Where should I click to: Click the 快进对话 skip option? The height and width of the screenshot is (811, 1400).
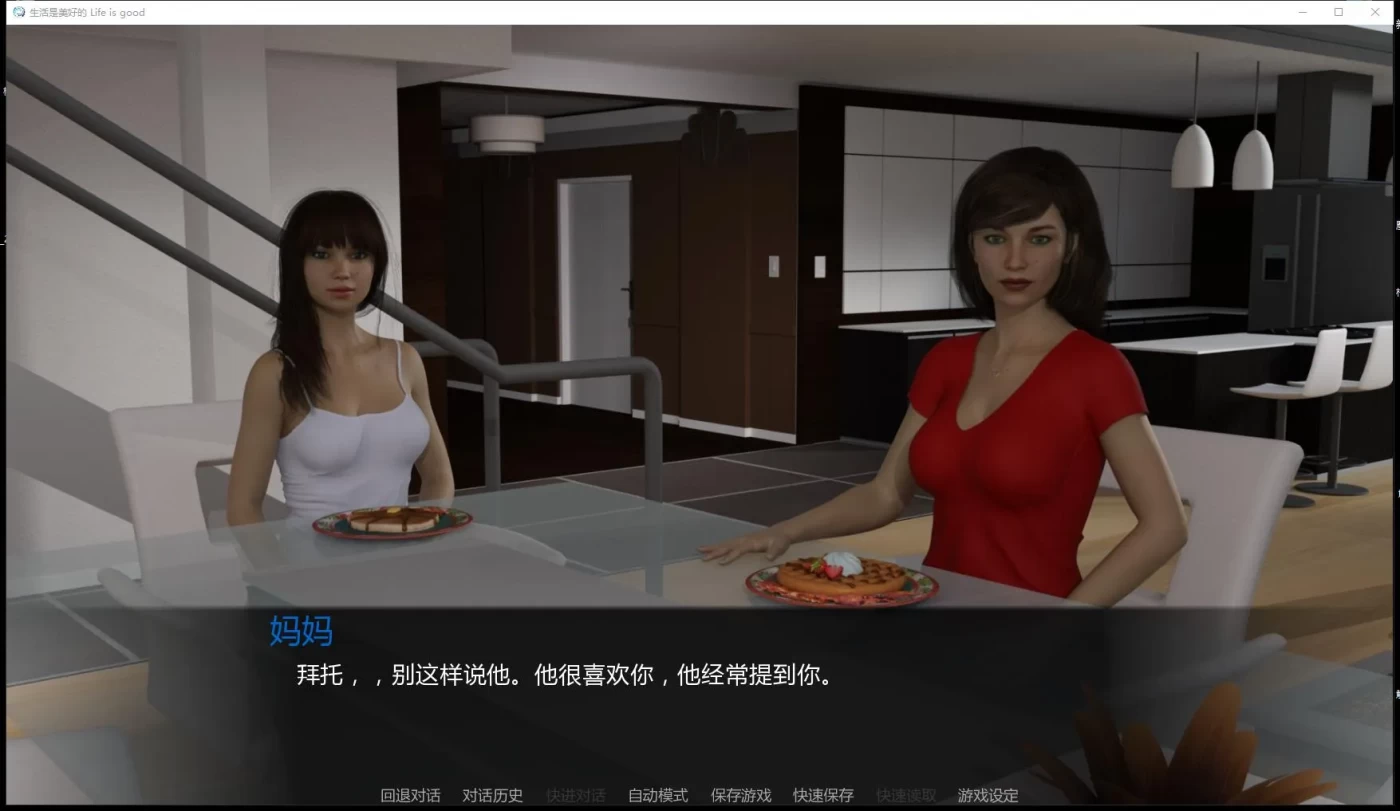575,795
